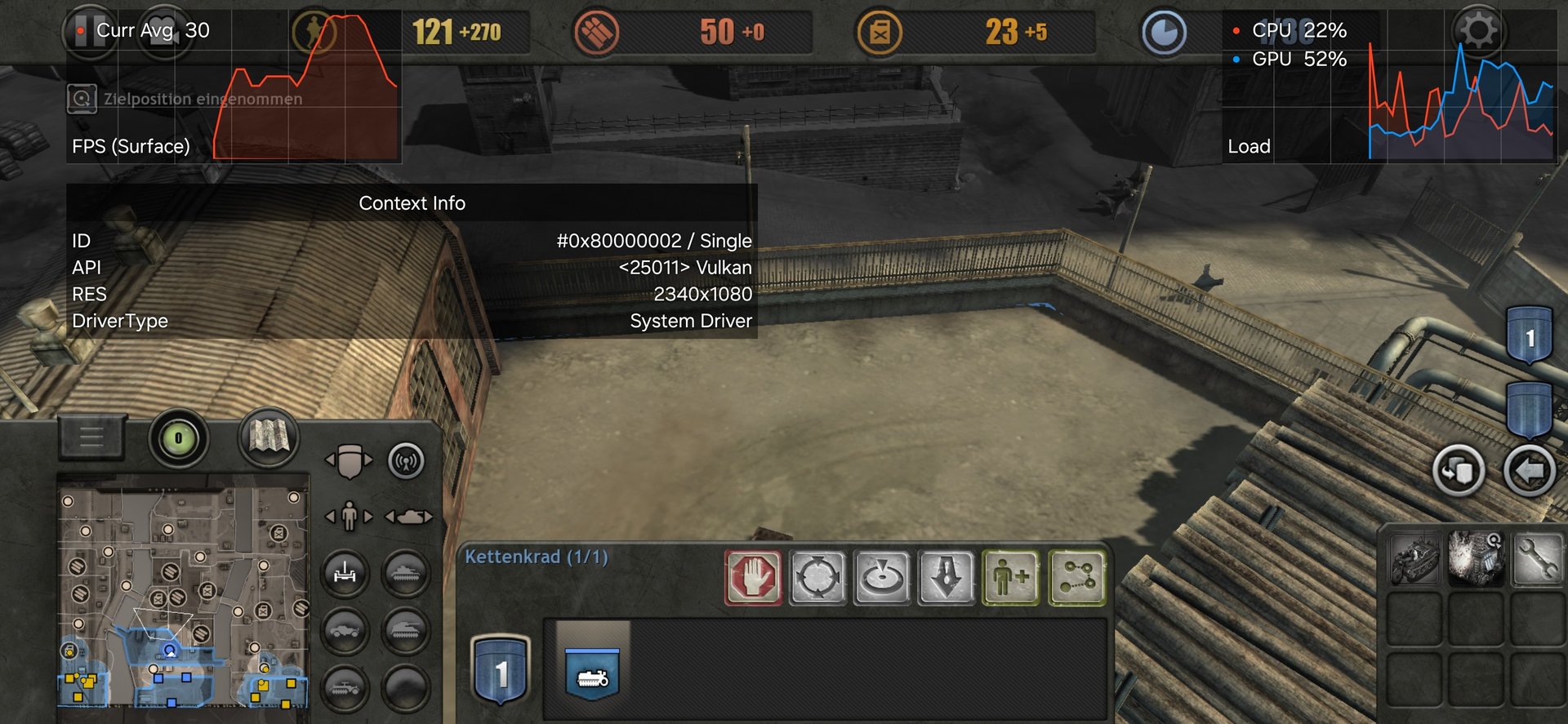Pick the Kettenkrad portrait in the ability grid
Screen dimensions: 1568x724
(1414, 558)
